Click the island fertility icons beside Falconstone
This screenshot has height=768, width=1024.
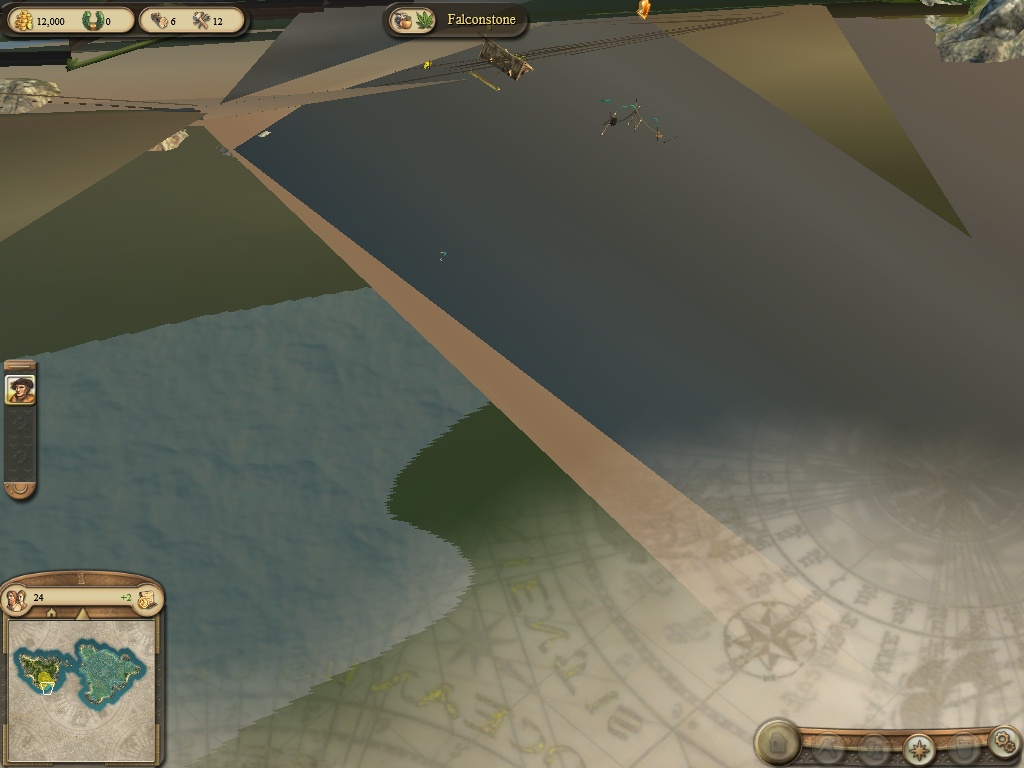[415, 20]
